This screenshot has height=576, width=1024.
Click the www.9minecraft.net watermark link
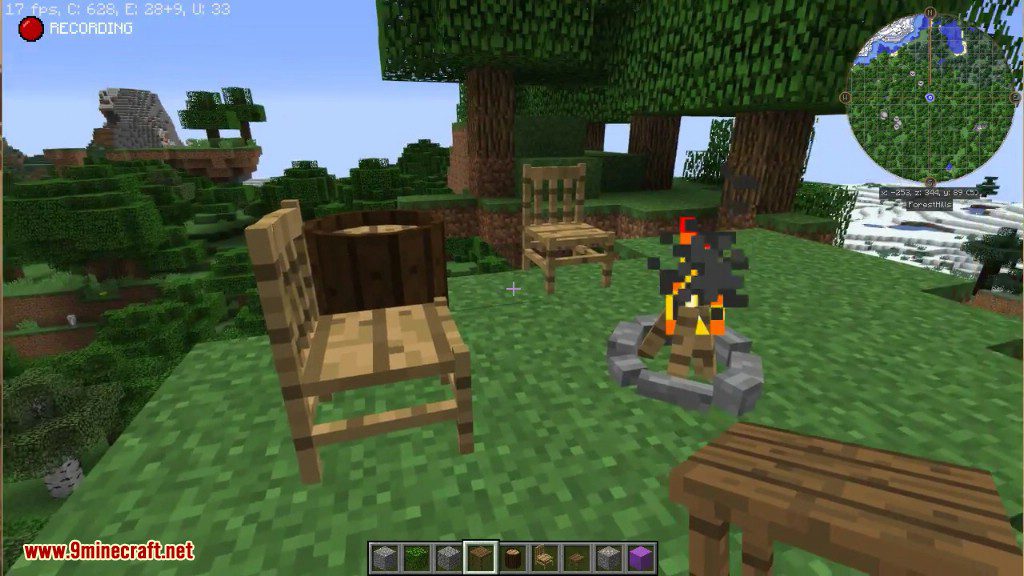coord(108,551)
